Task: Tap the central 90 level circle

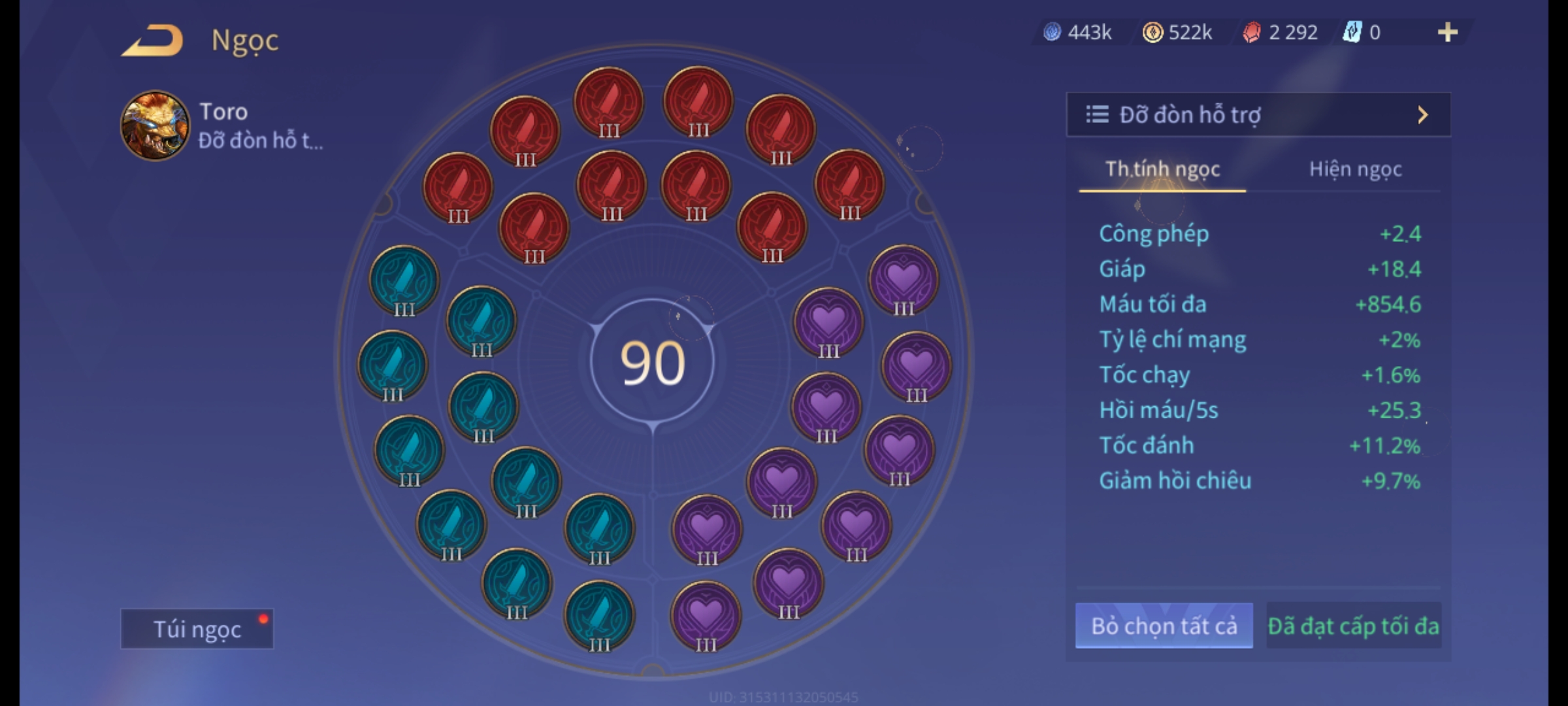Action: [653, 362]
